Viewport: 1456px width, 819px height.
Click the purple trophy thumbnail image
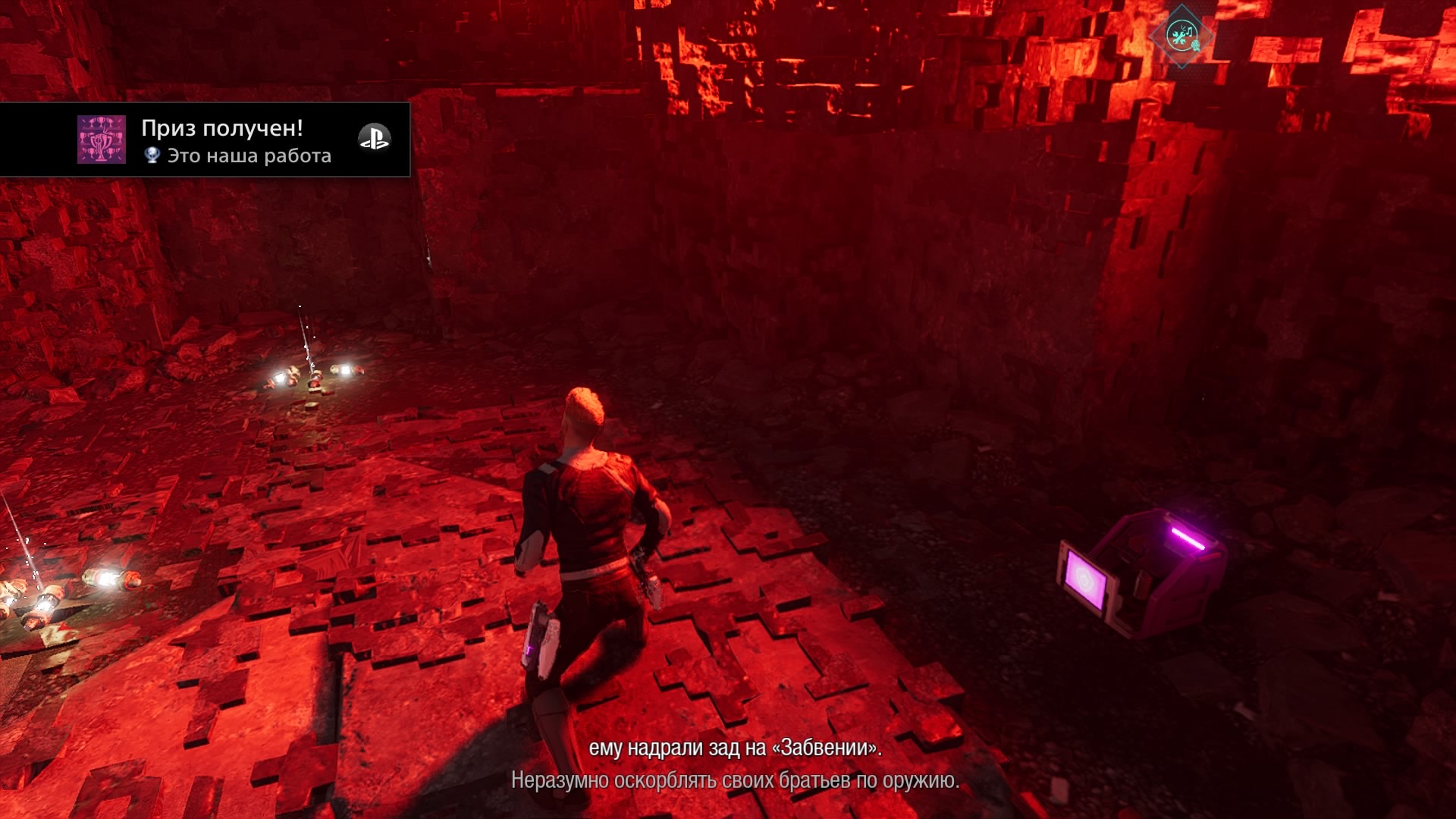(102, 140)
